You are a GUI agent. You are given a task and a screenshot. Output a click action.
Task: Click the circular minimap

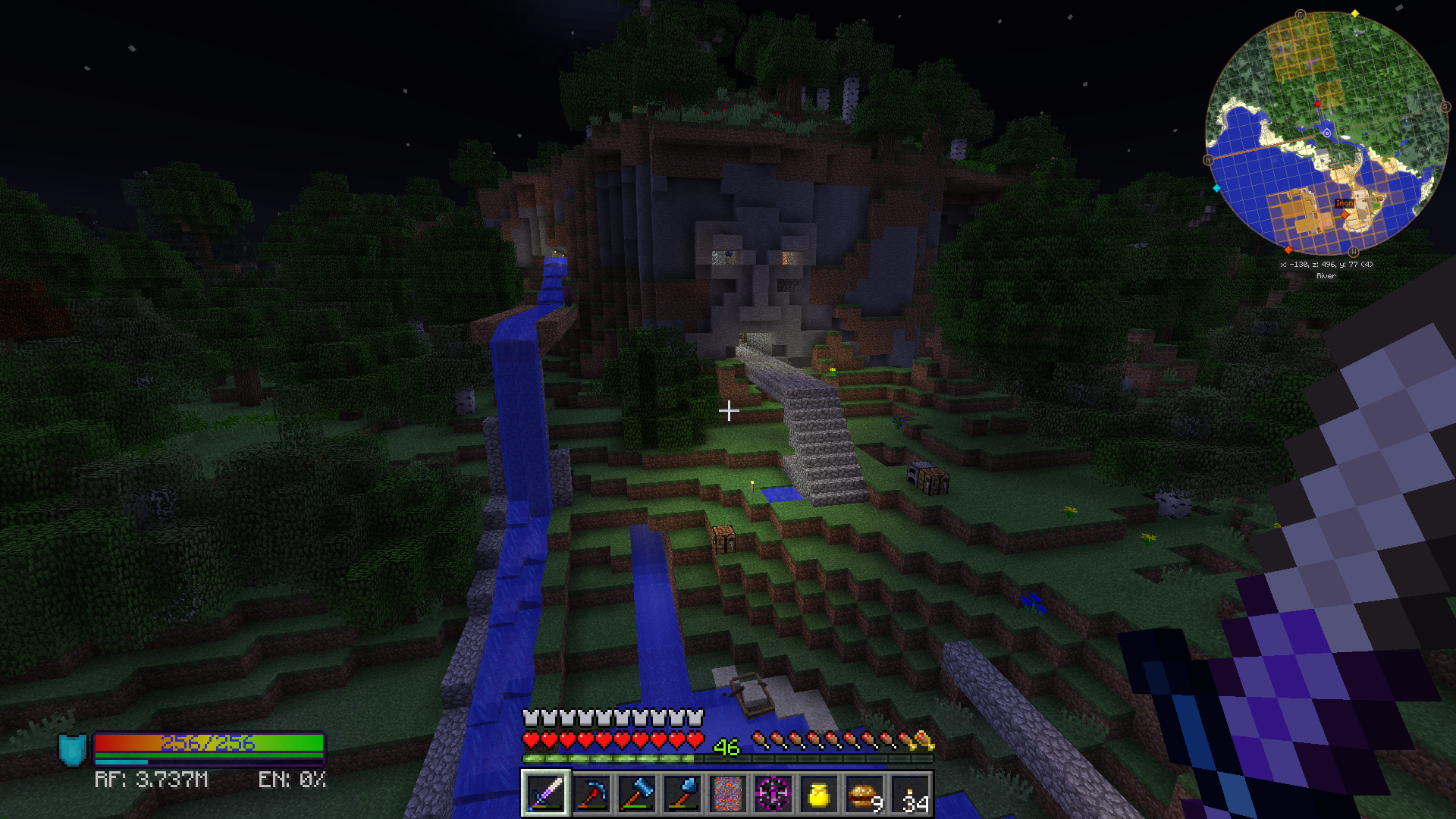click(x=1326, y=133)
